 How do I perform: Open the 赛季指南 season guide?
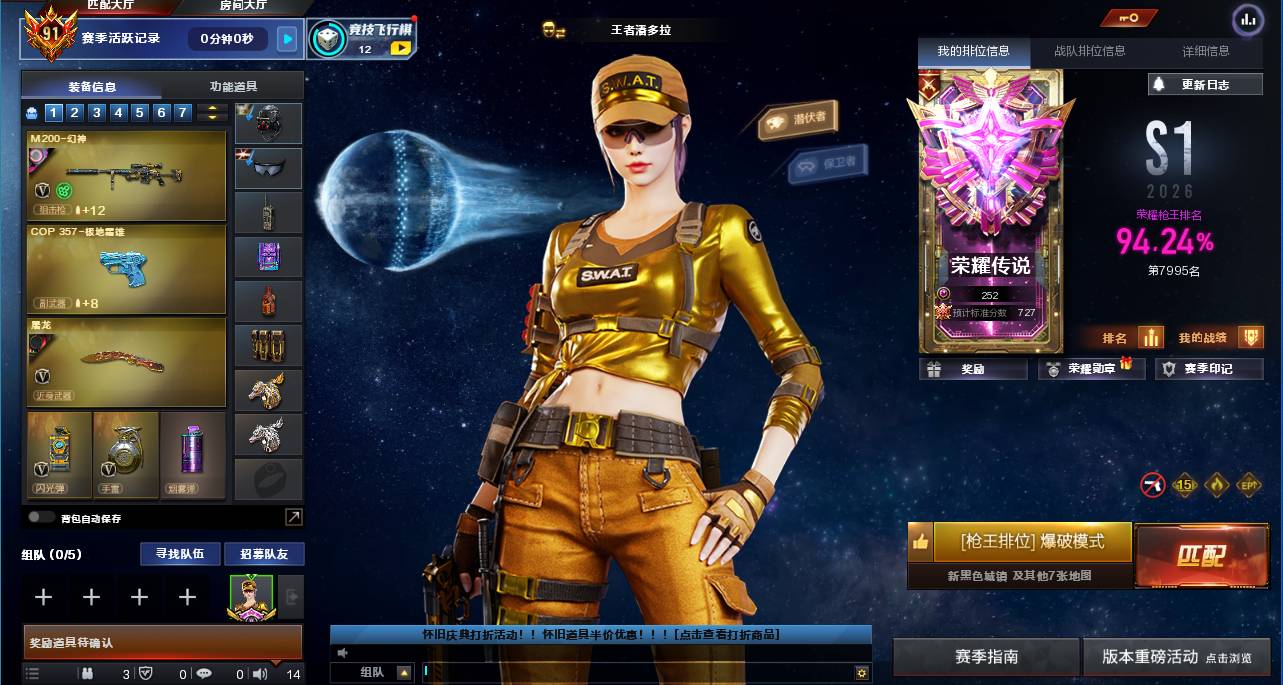986,657
